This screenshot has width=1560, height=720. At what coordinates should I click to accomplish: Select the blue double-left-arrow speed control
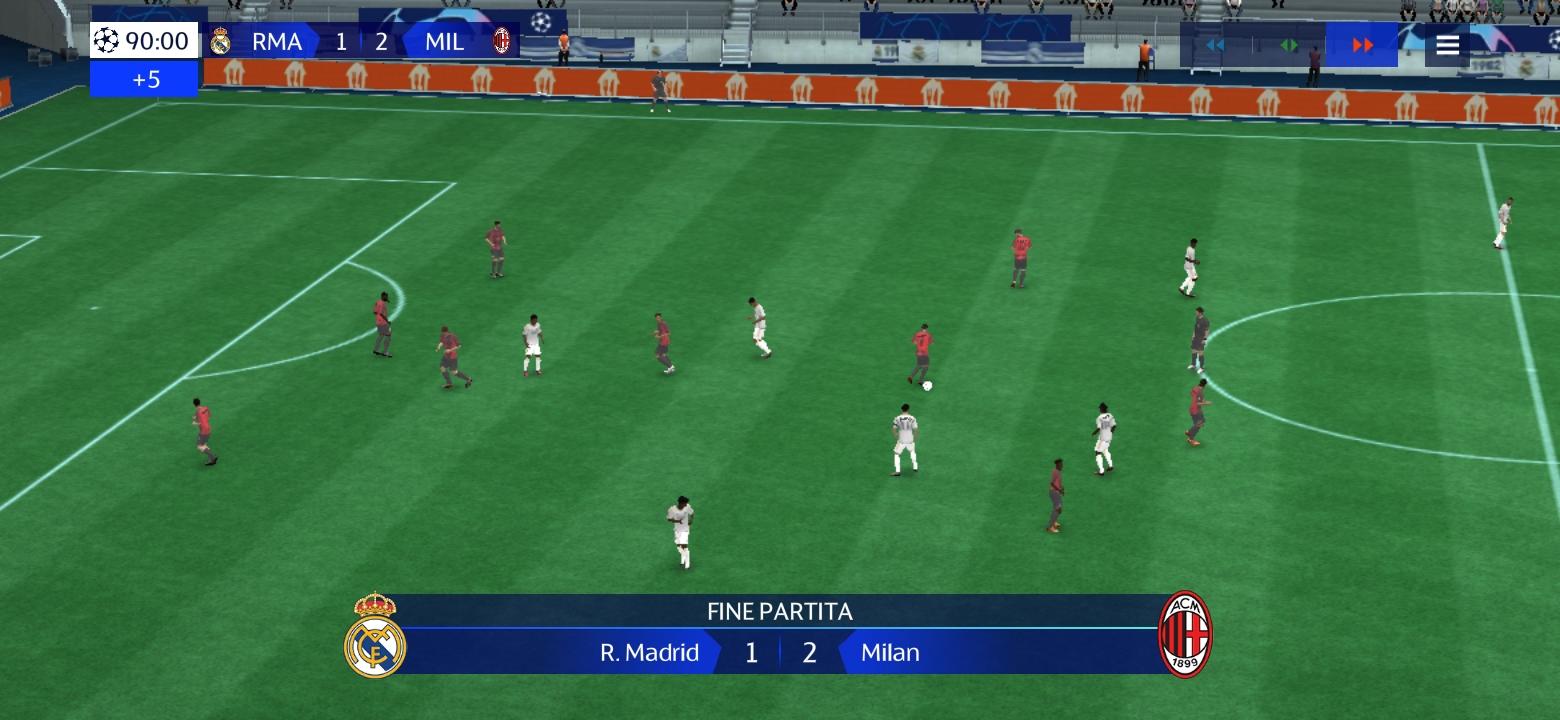point(1215,45)
